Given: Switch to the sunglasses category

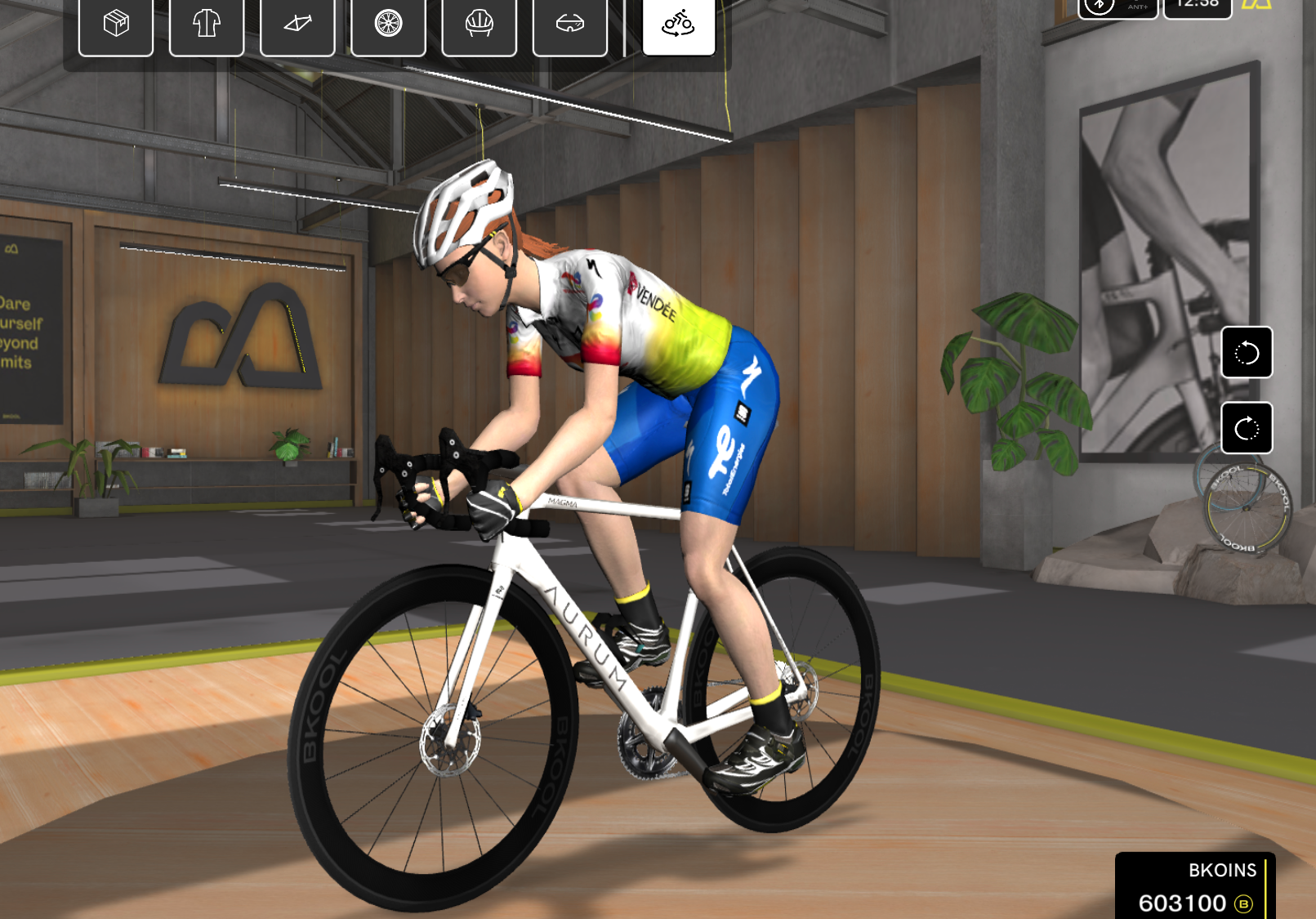Looking at the screenshot, I should coord(569,24).
